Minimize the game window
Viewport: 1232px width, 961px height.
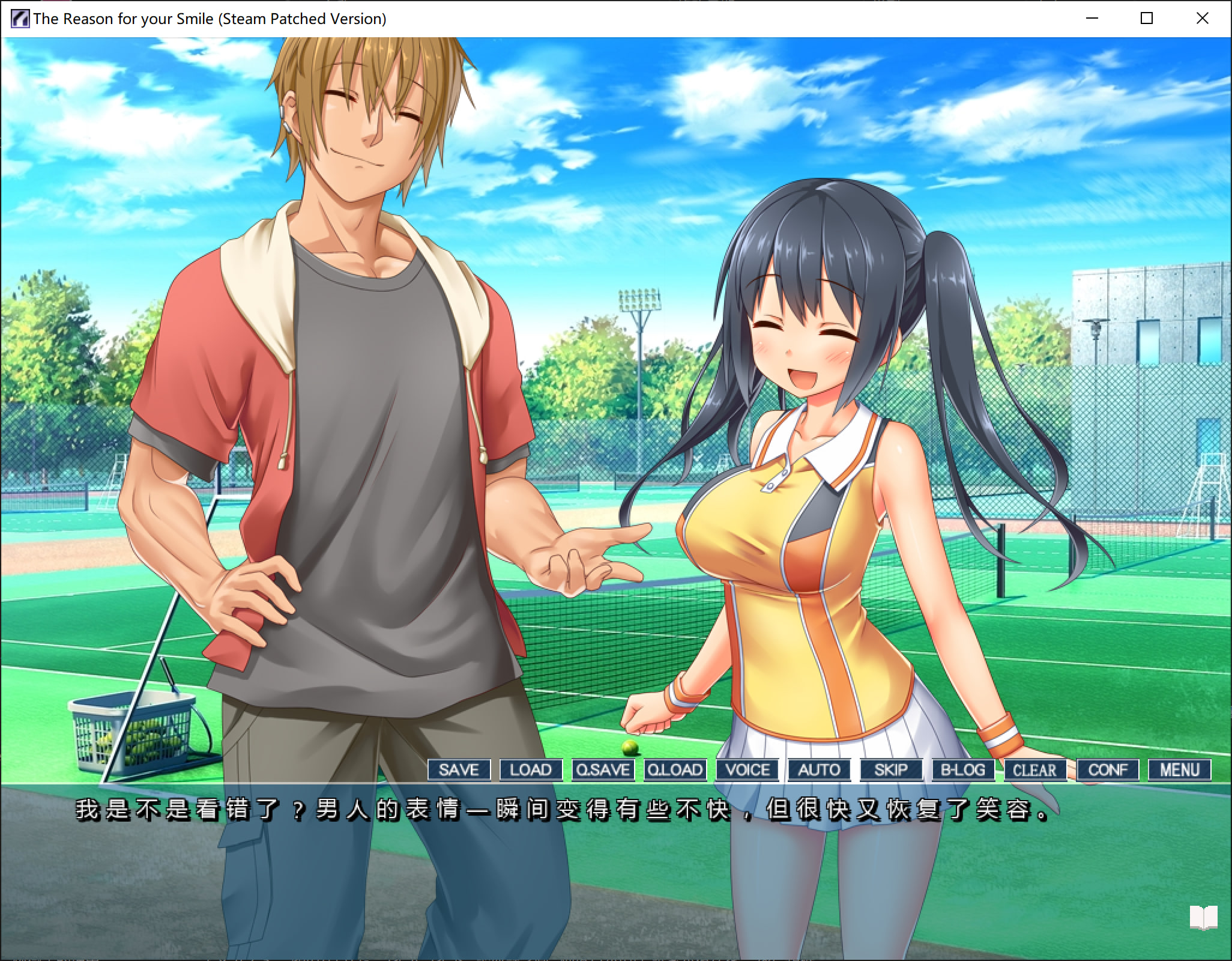(x=1092, y=19)
